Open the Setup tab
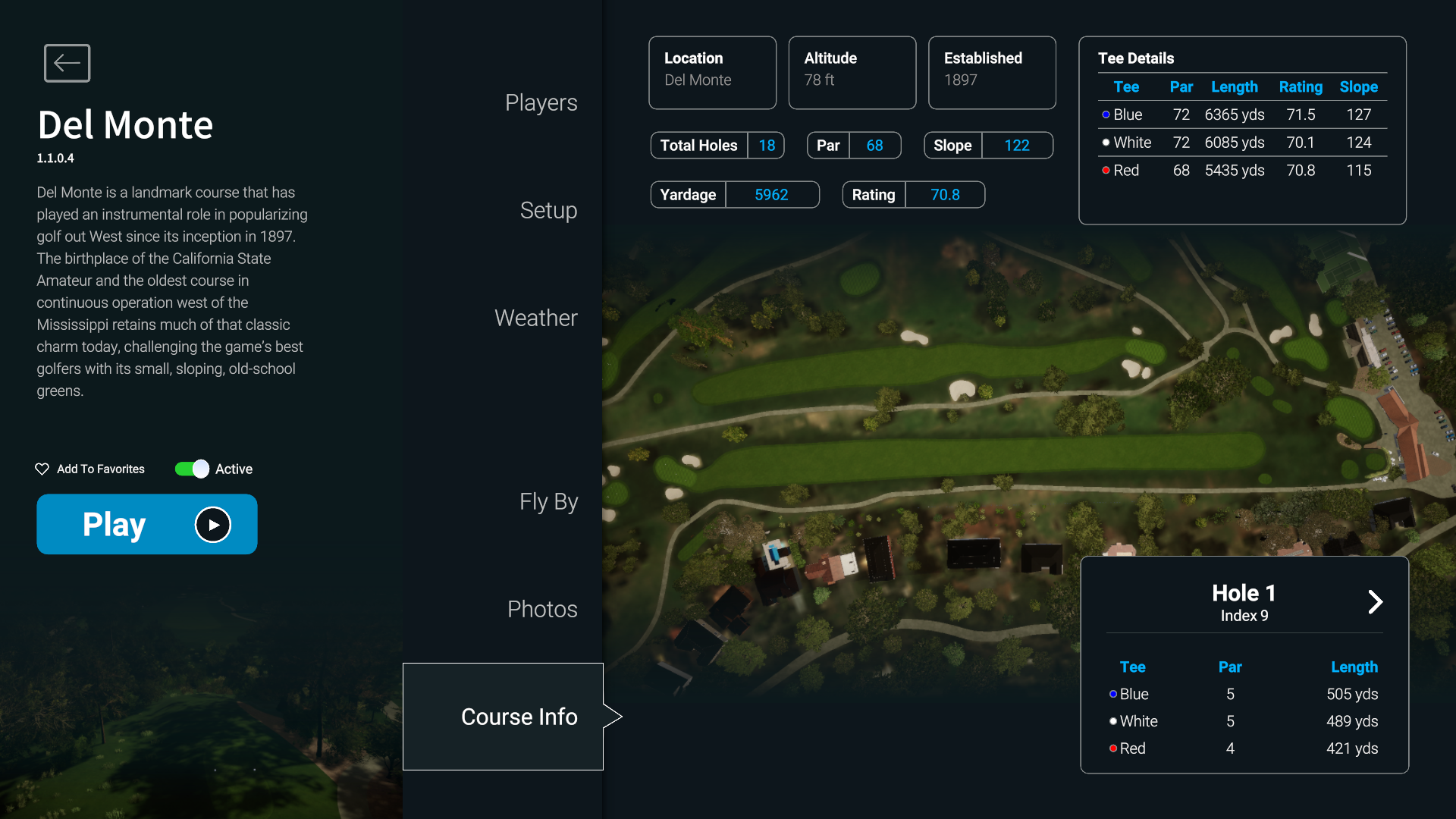 pos(548,211)
